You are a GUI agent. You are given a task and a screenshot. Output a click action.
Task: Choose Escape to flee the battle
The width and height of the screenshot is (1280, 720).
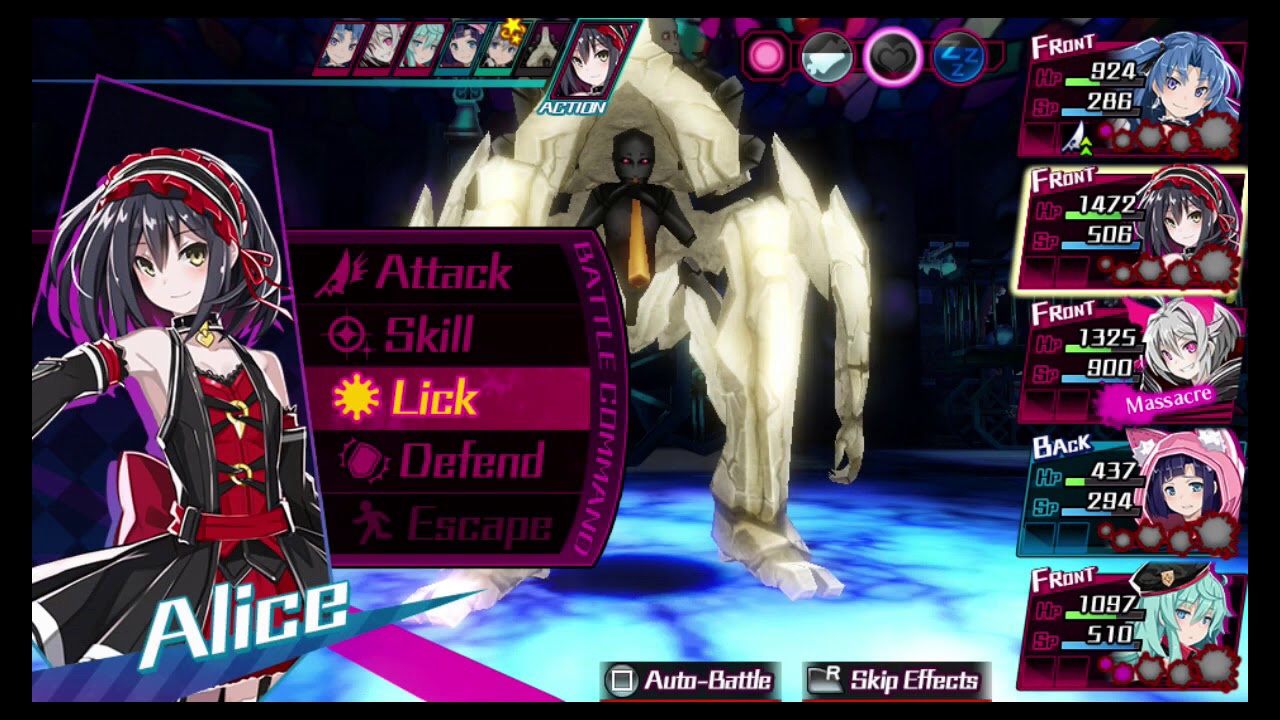[x=478, y=525]
